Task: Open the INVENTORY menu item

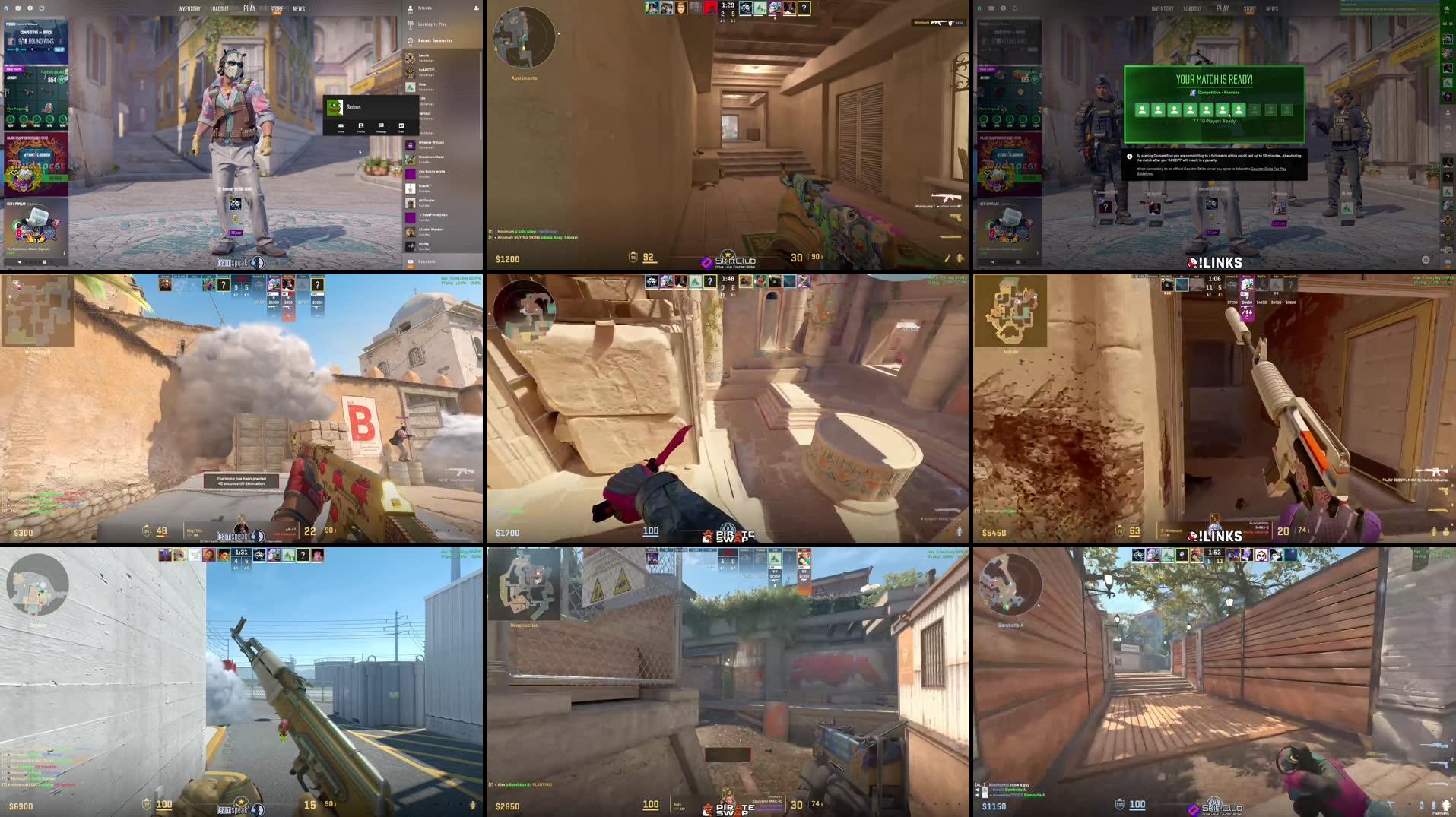Action: point(189,8)
